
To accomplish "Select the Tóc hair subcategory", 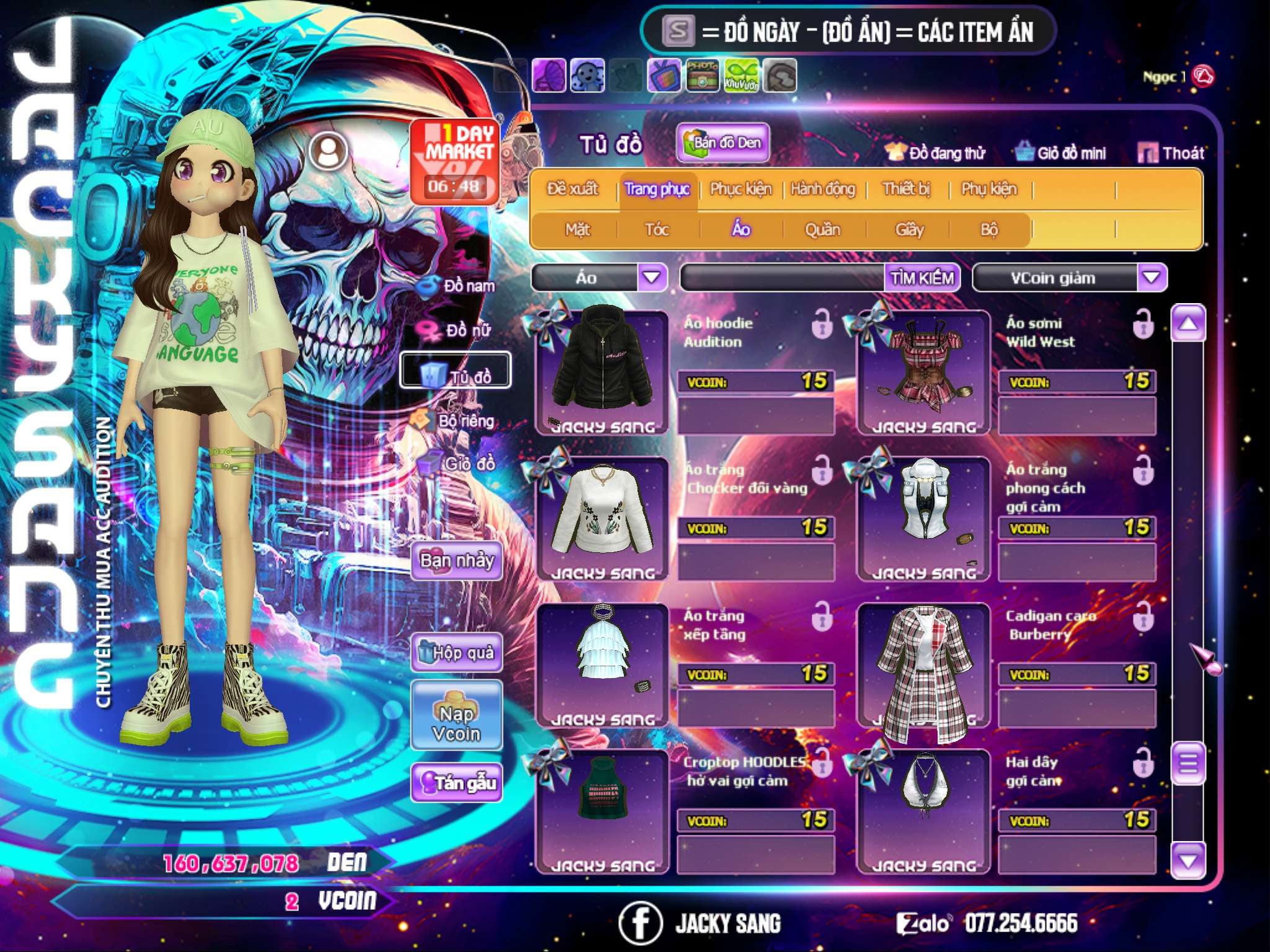I will (x=657, y=230).
